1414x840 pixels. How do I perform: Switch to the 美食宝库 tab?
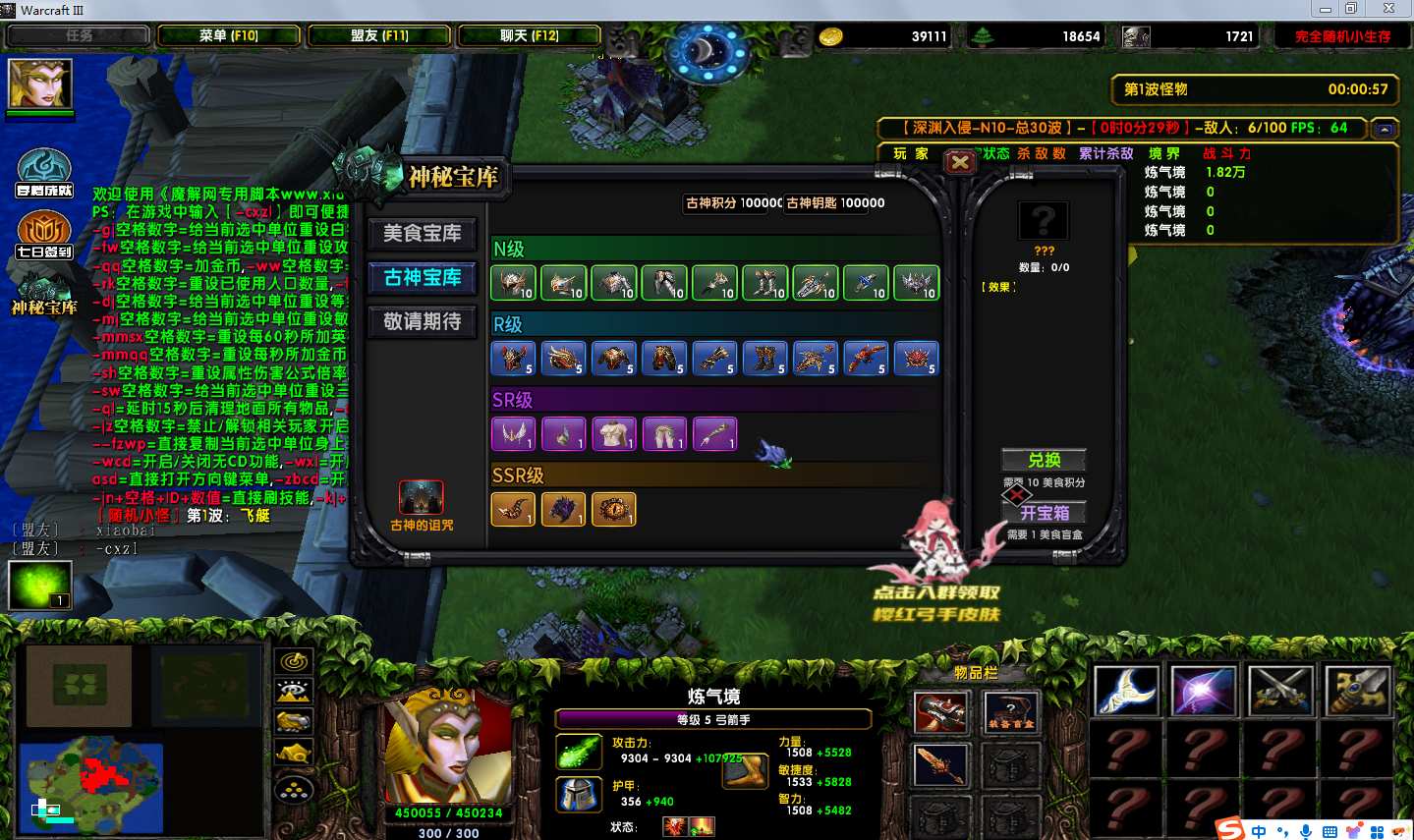[423, 234]
